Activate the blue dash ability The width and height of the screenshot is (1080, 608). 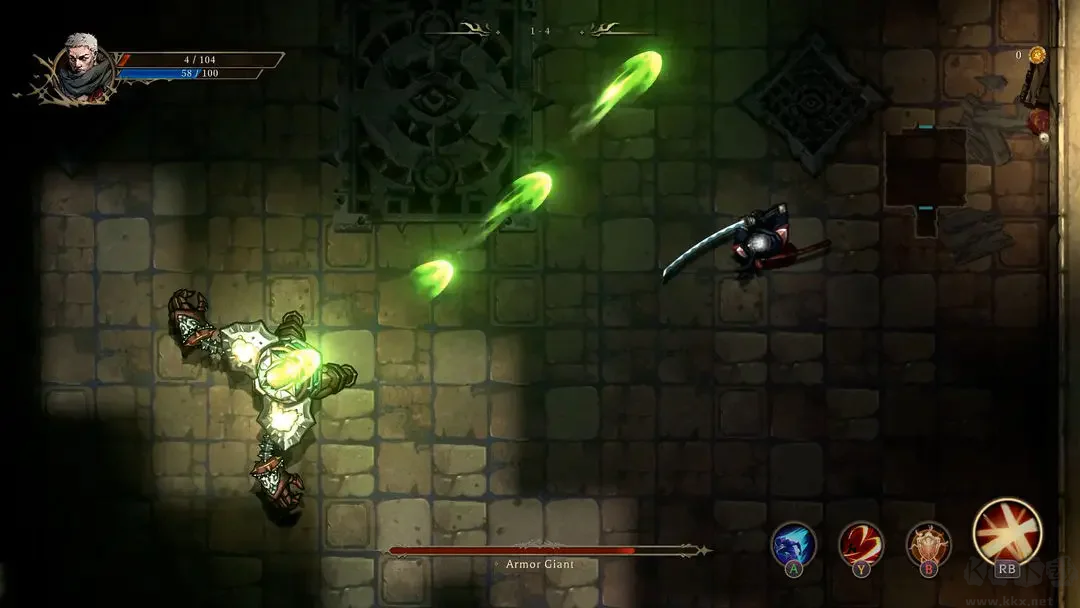(793, 544)
